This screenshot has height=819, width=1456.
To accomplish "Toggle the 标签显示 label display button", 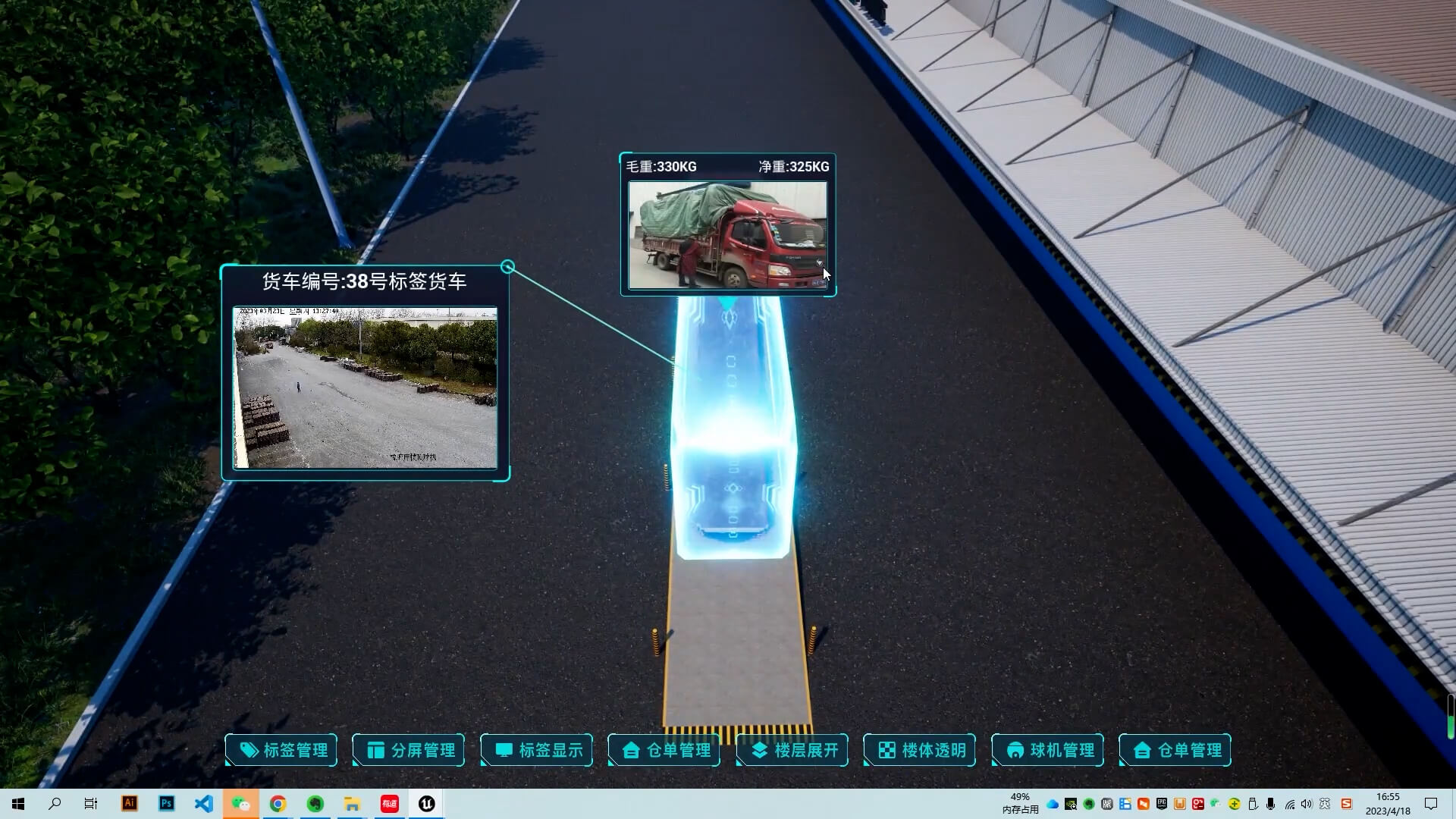I will click(x=537, y=750).
